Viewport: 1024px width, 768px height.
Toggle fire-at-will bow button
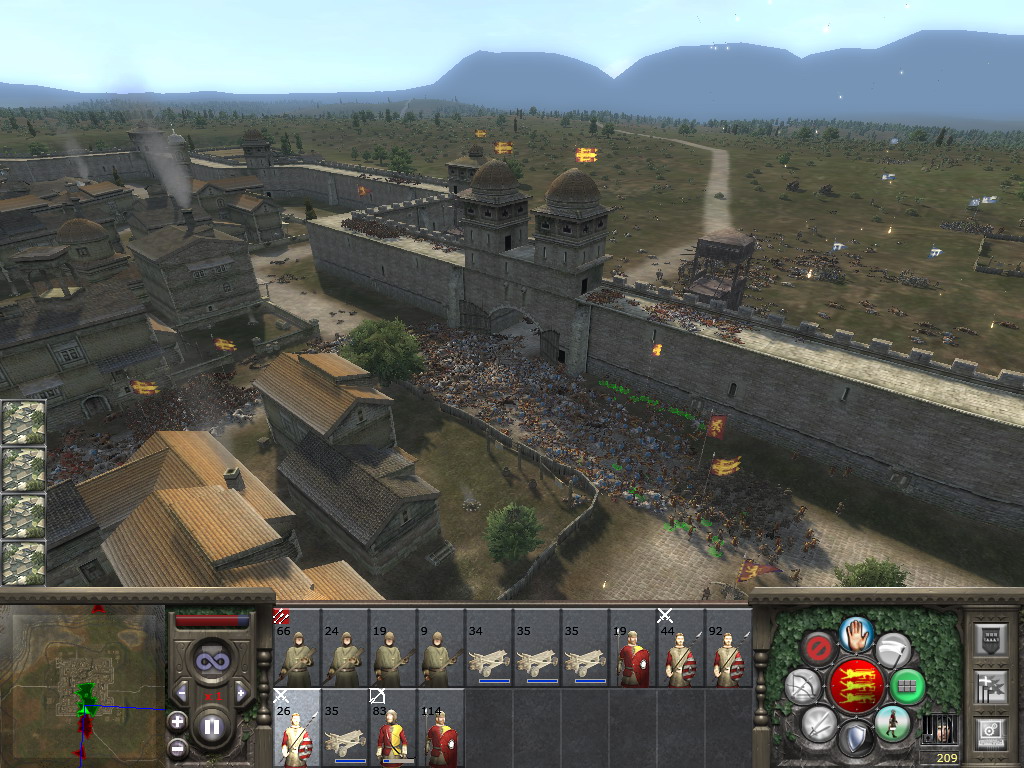(802, 686)
